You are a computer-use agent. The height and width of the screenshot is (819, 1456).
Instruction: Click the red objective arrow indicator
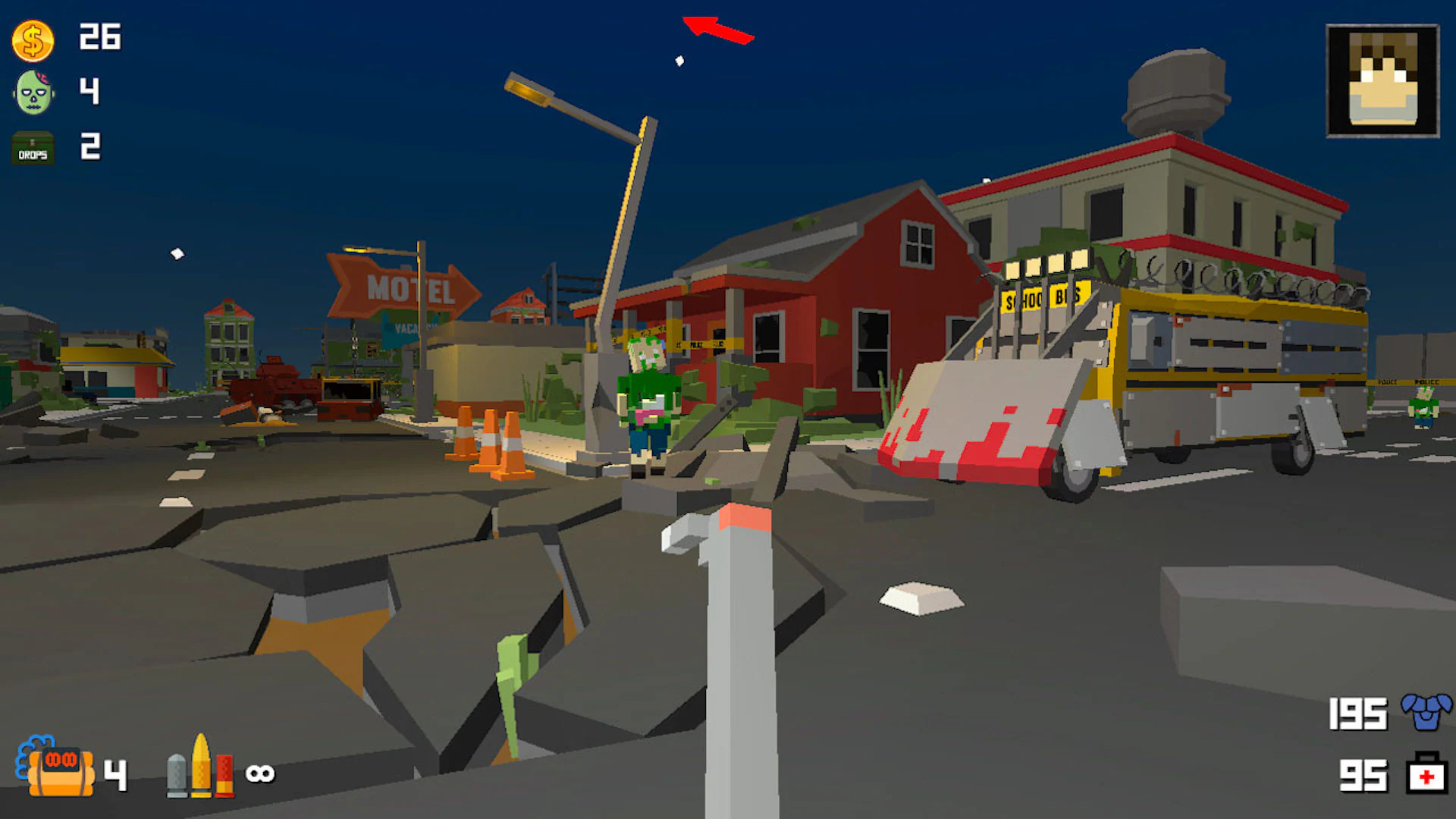(717, 29)
